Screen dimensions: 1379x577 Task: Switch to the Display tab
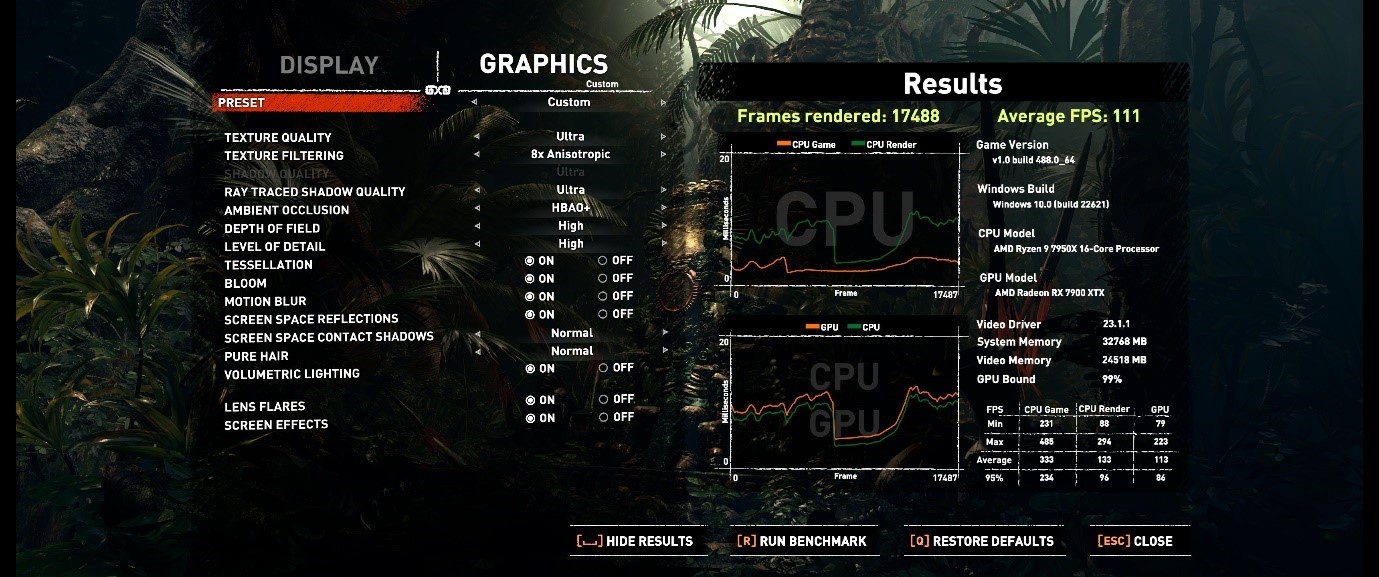329,66
